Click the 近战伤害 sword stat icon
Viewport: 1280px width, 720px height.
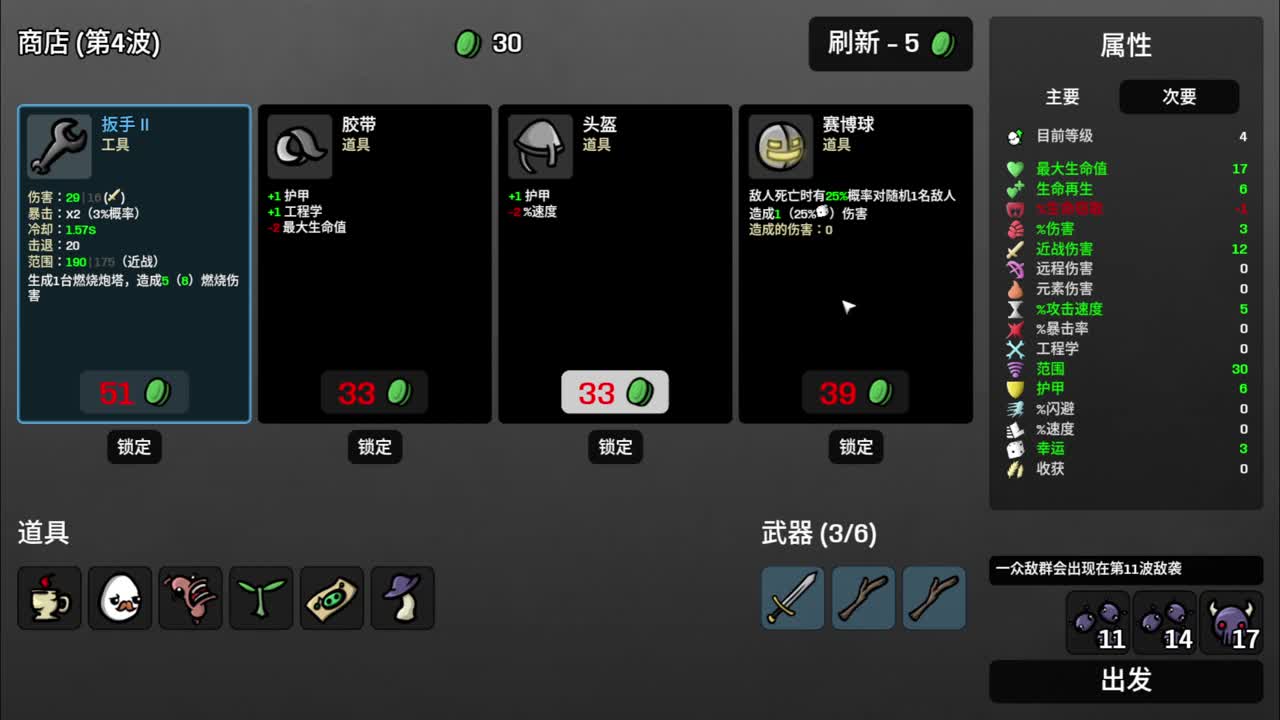(1015, 249)
